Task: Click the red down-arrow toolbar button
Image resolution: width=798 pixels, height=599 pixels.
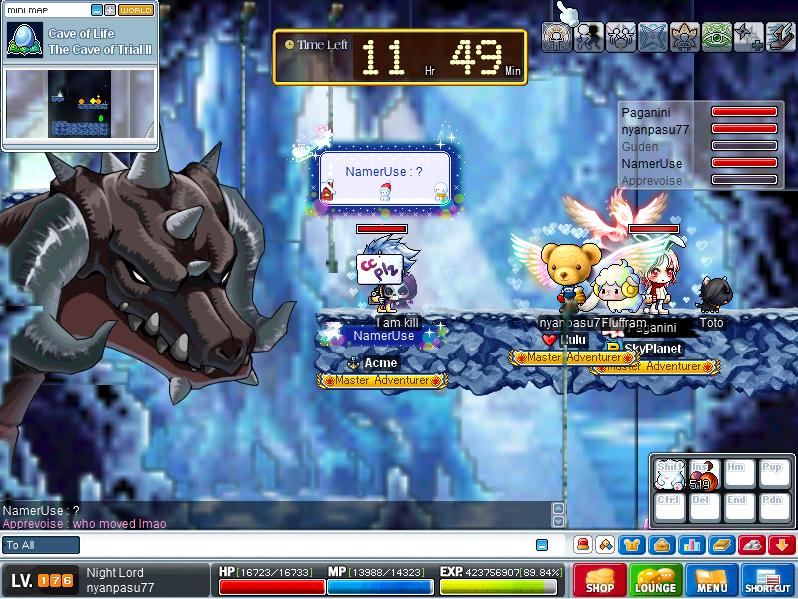Action: point(782,545)
